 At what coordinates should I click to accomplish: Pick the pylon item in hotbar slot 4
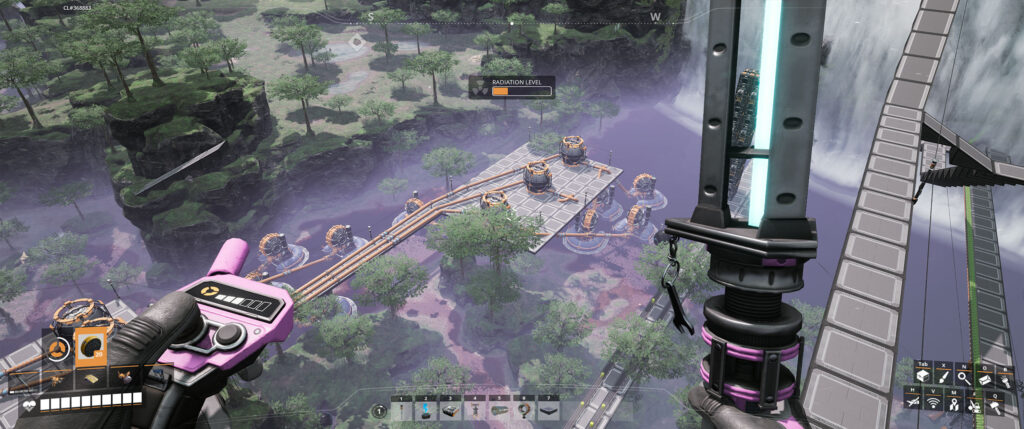(476, 410)
